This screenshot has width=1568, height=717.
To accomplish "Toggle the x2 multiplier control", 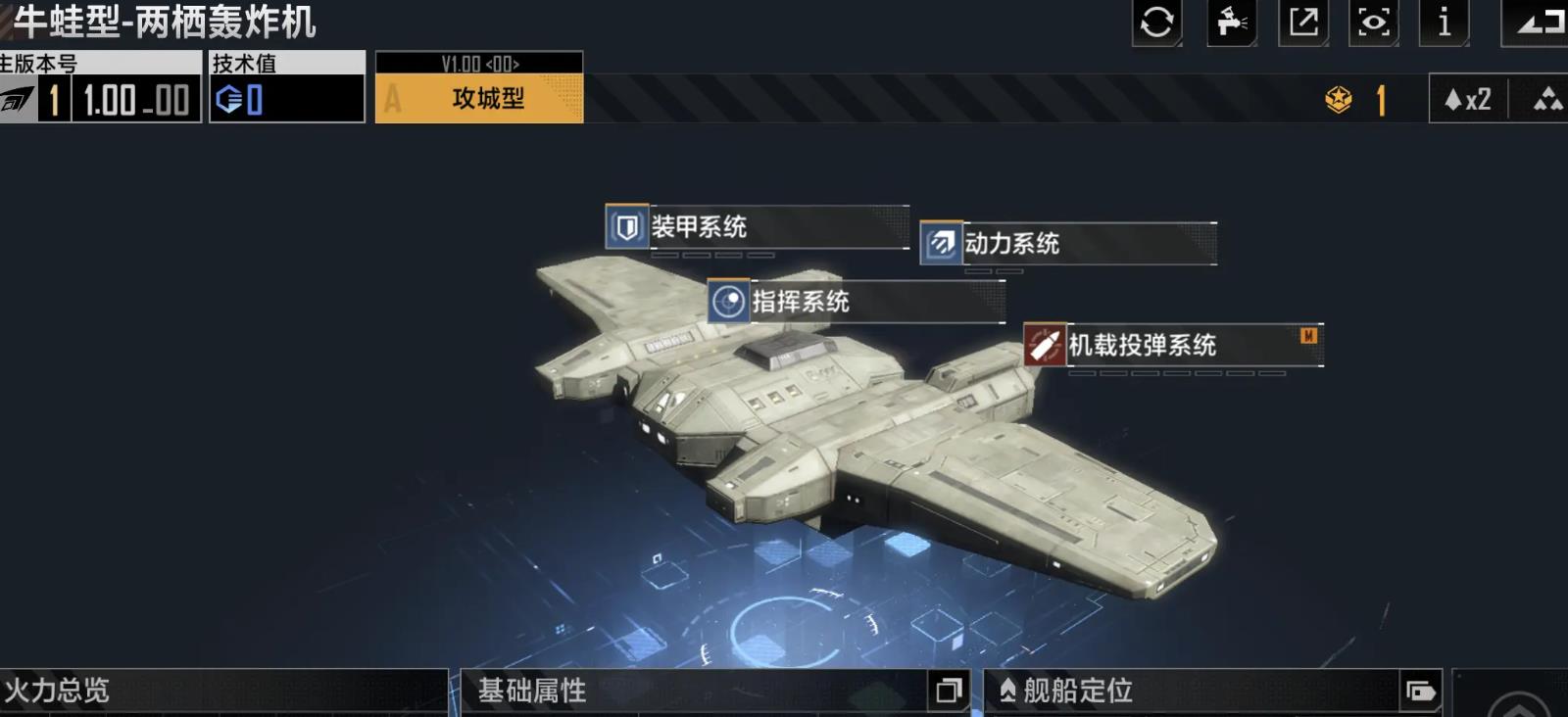I will coord(1468,98).
